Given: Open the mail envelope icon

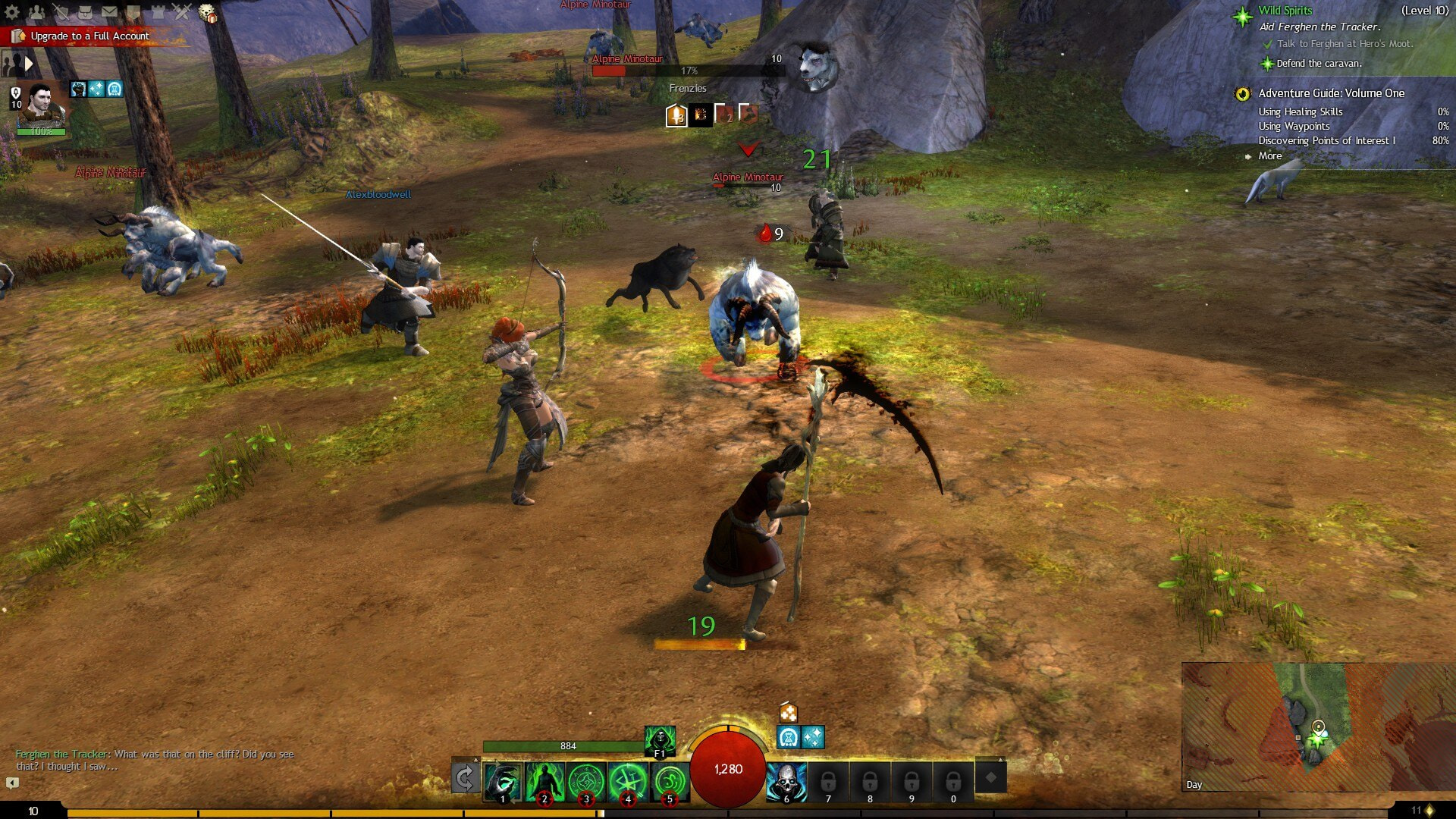Looking at the screenshot, I should pyautogui.click(x=109, y=11).
